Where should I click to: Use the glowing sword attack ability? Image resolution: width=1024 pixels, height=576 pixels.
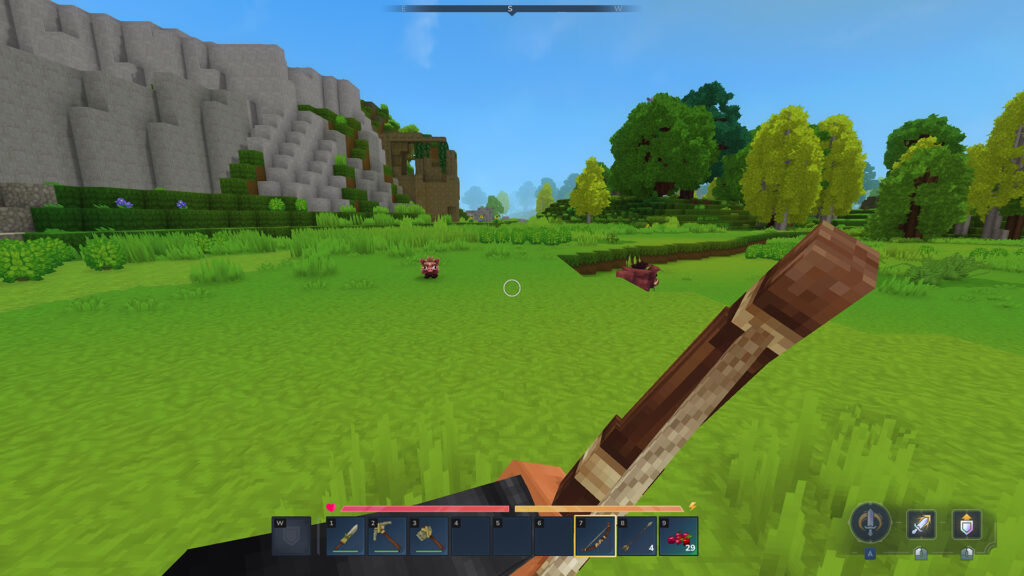pyautogui.click(x=921, y=524)
